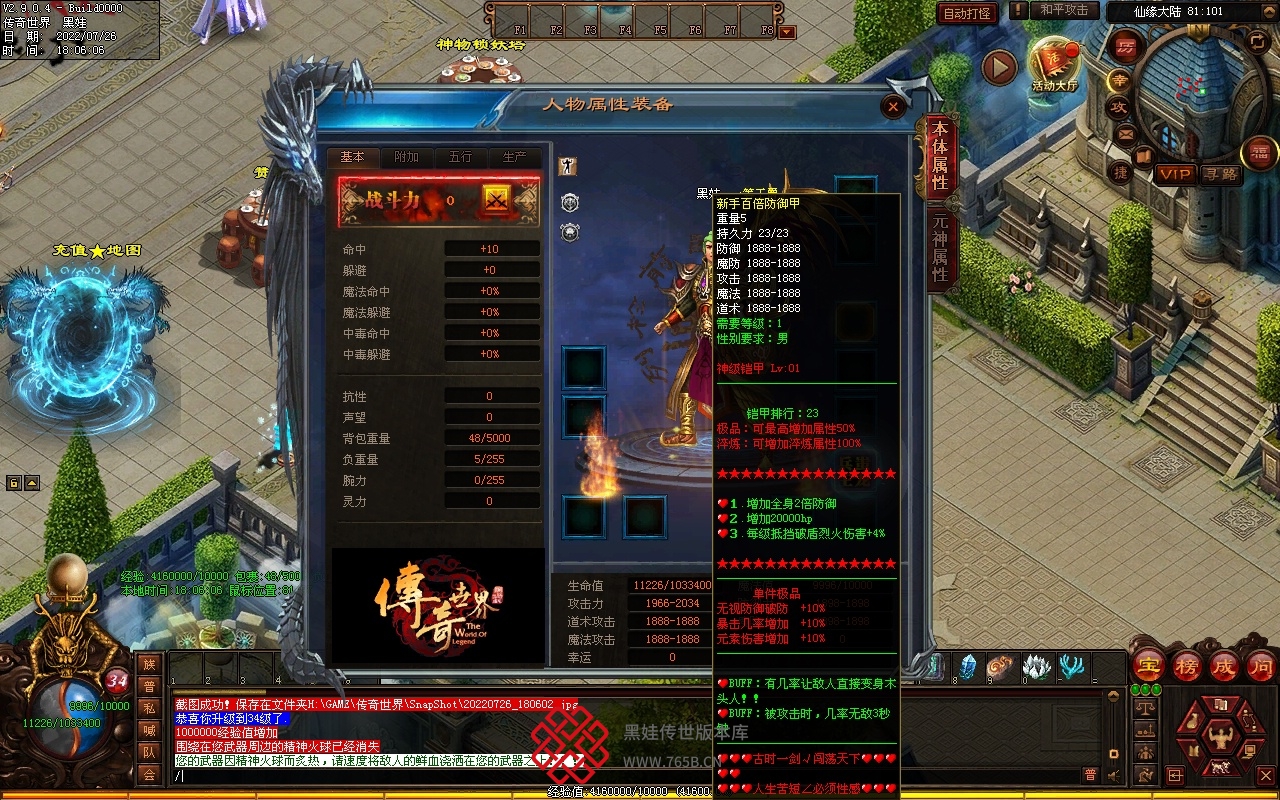This screenshot has height=800, width=1280.
Task: Close the character attributes window
Action: [893, 106]
